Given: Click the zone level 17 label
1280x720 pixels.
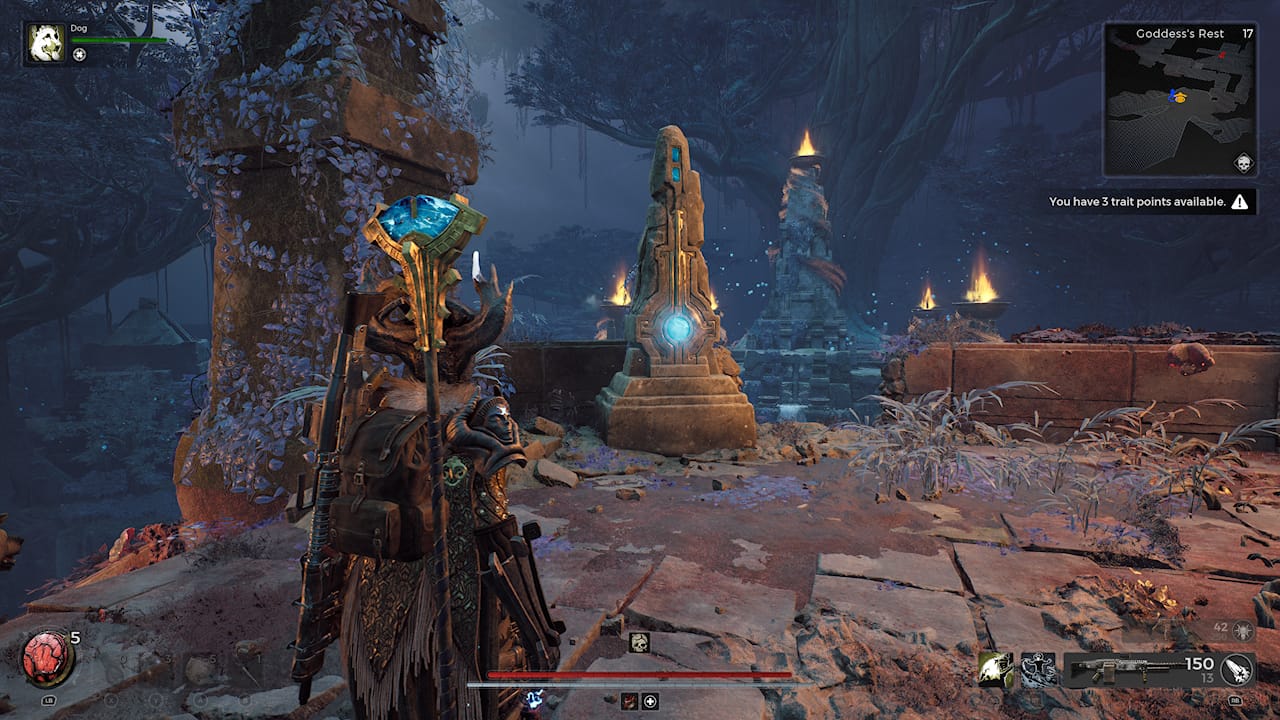Looking at the screenshot, I should coord(1246,33).
